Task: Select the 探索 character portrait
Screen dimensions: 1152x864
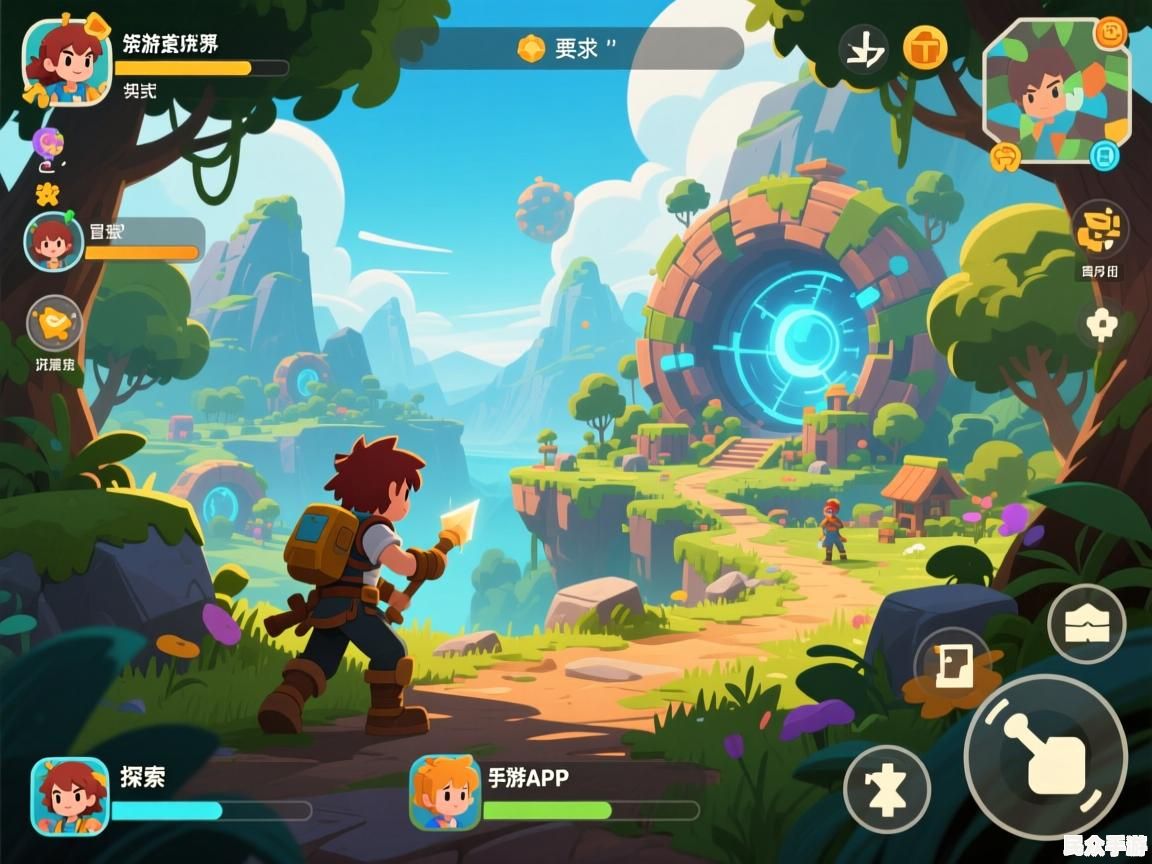Action: point(70,796)
